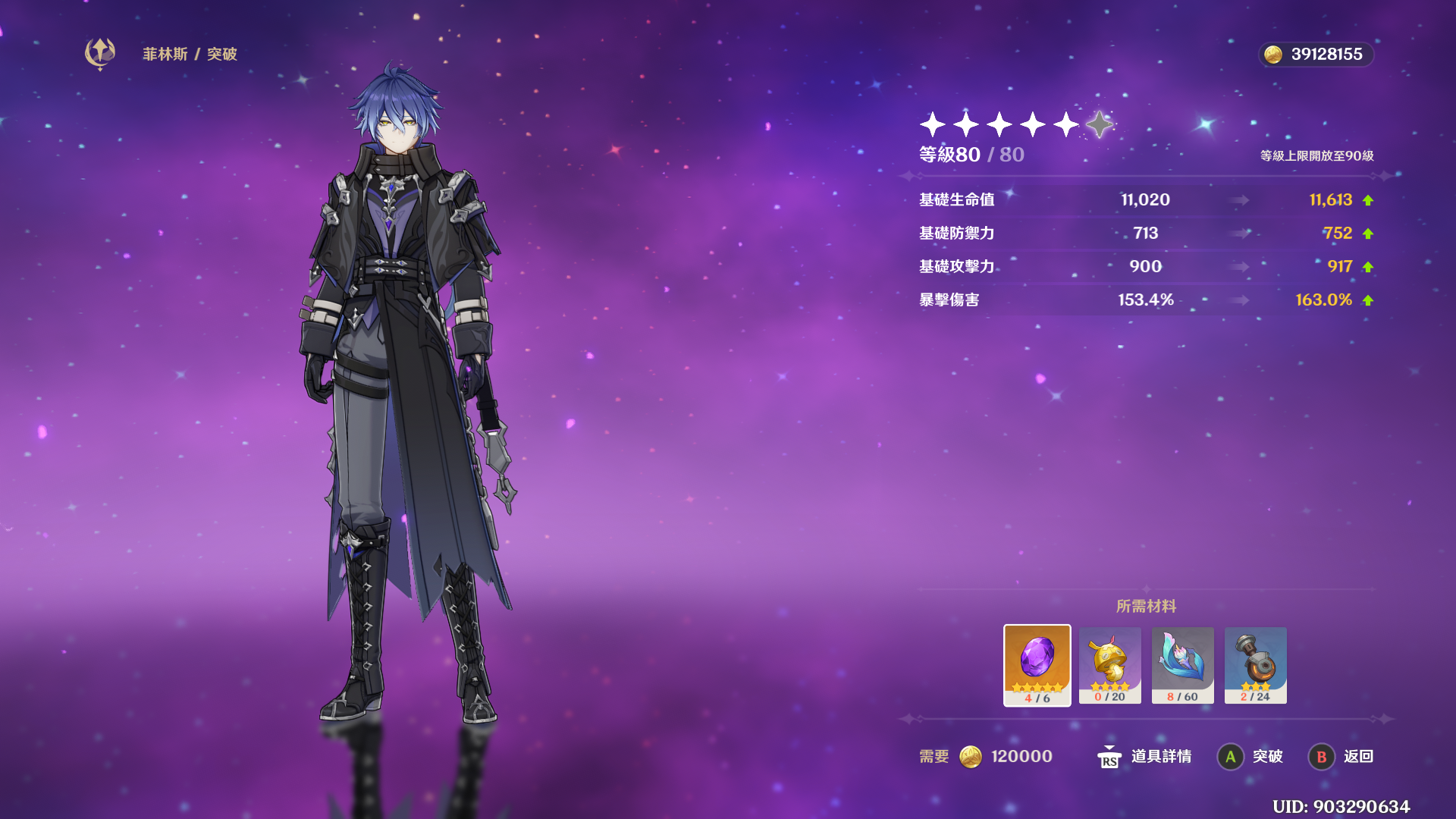Screen dimensions: 1456x819
Task: Select the grey and orange material showing 2/24
Action: (1255, 664)
